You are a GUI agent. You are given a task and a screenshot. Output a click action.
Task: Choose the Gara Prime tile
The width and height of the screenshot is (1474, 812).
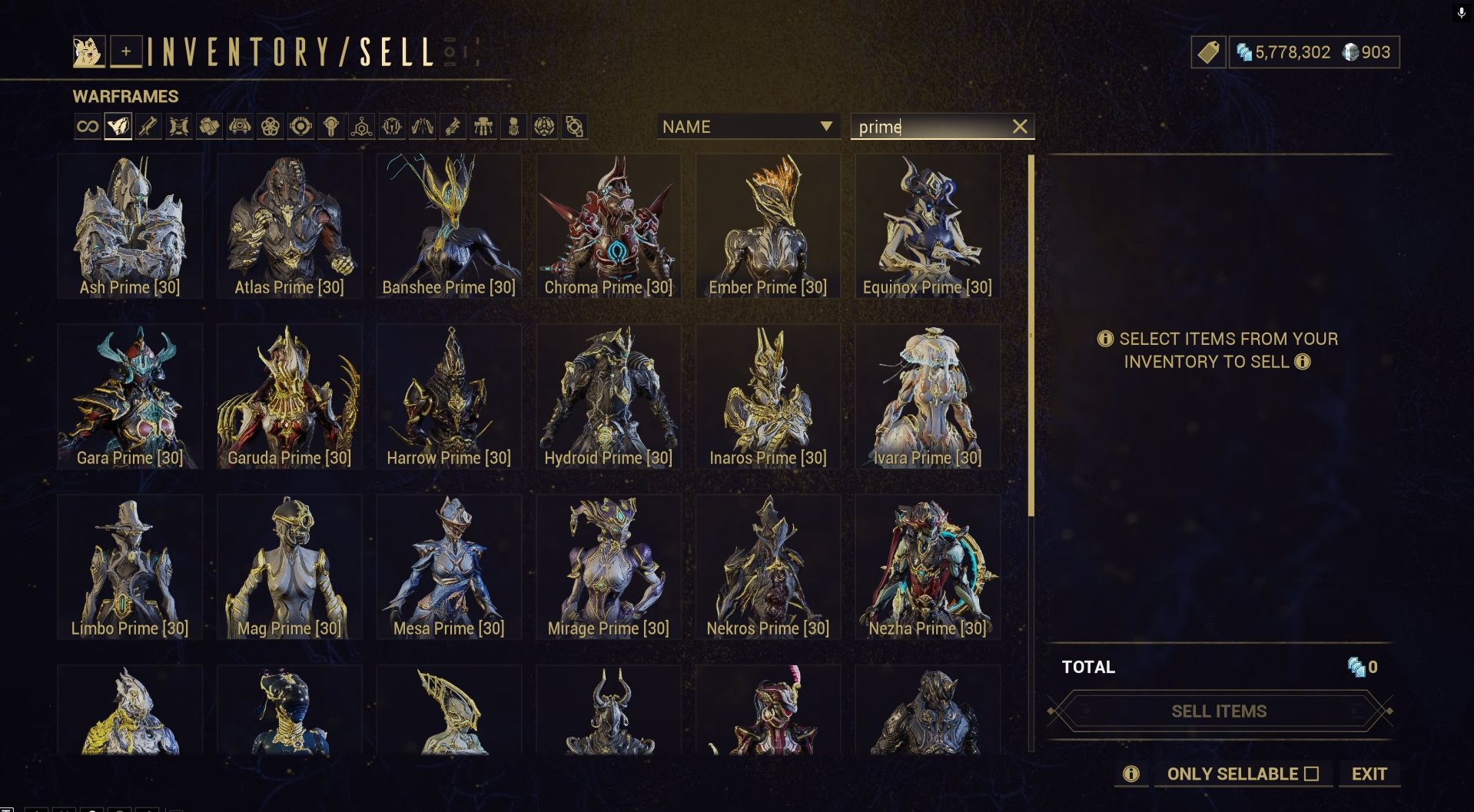(x=130, y=396)
